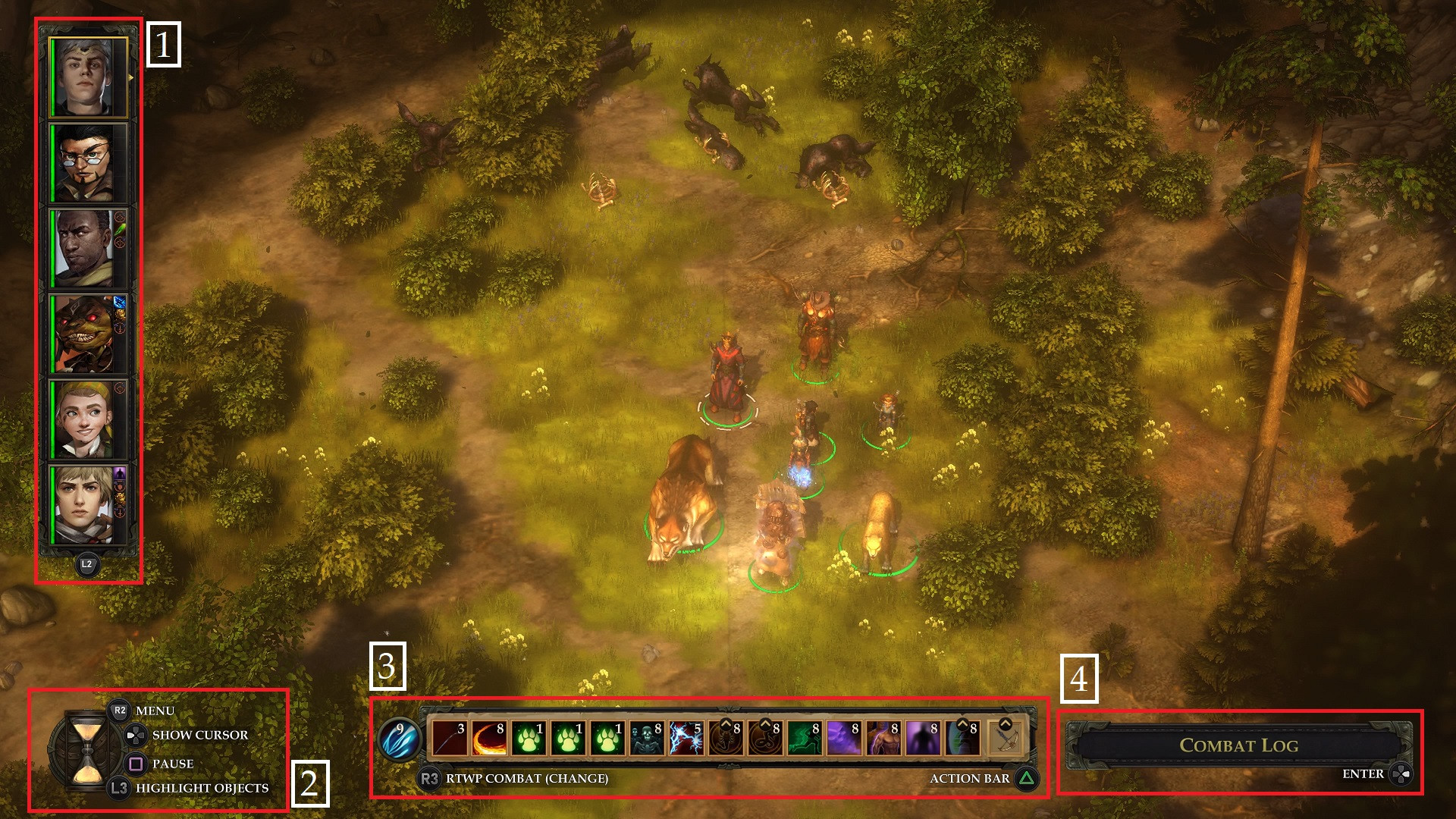Cast the muscular torso buff spell
Screen dimensions: 1456x819
tap(883, 739)
